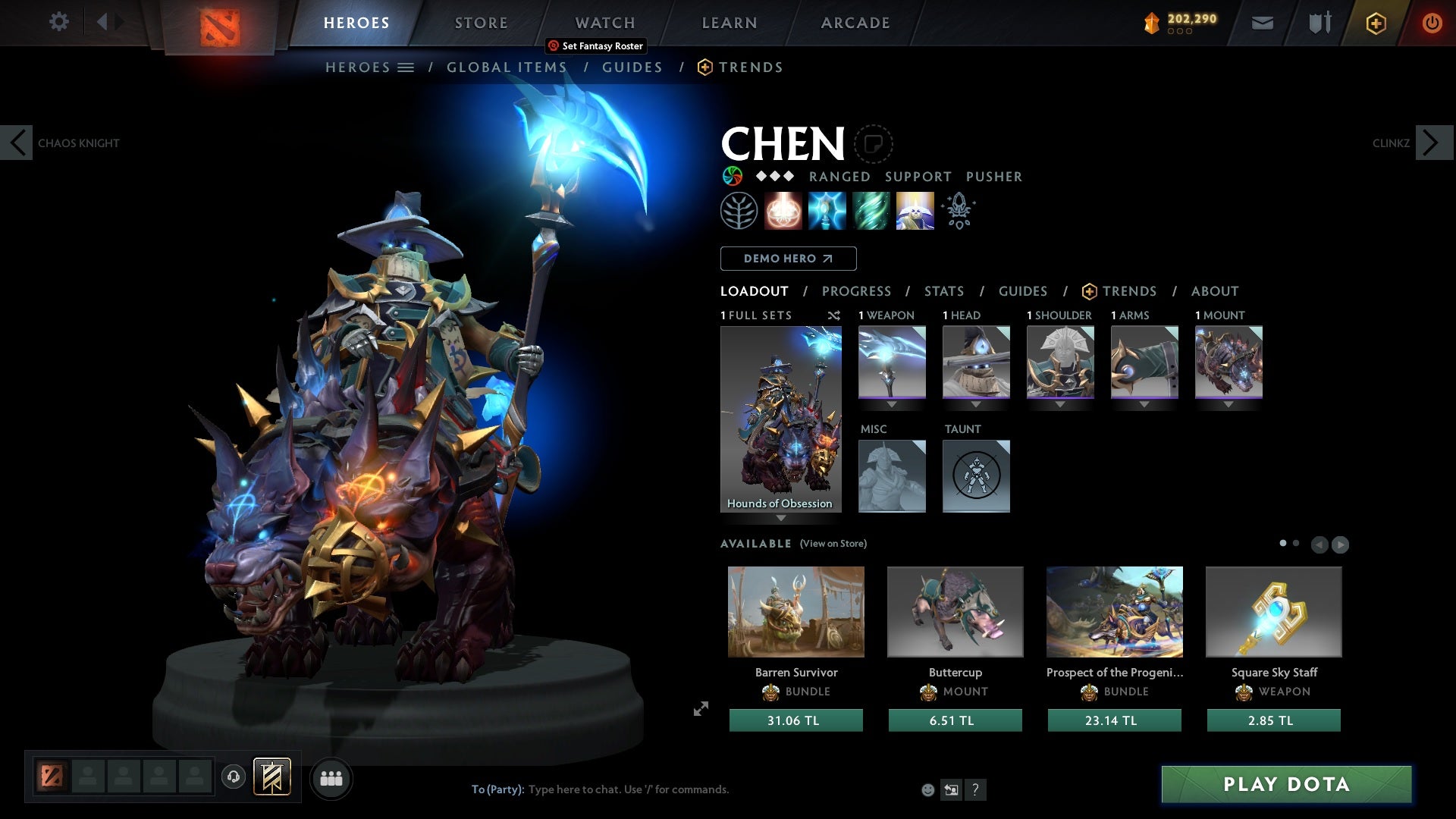Open the Armory shield-and-sword icon
This screenshot has width=1456, height=819.
(x=1319, y=22)
